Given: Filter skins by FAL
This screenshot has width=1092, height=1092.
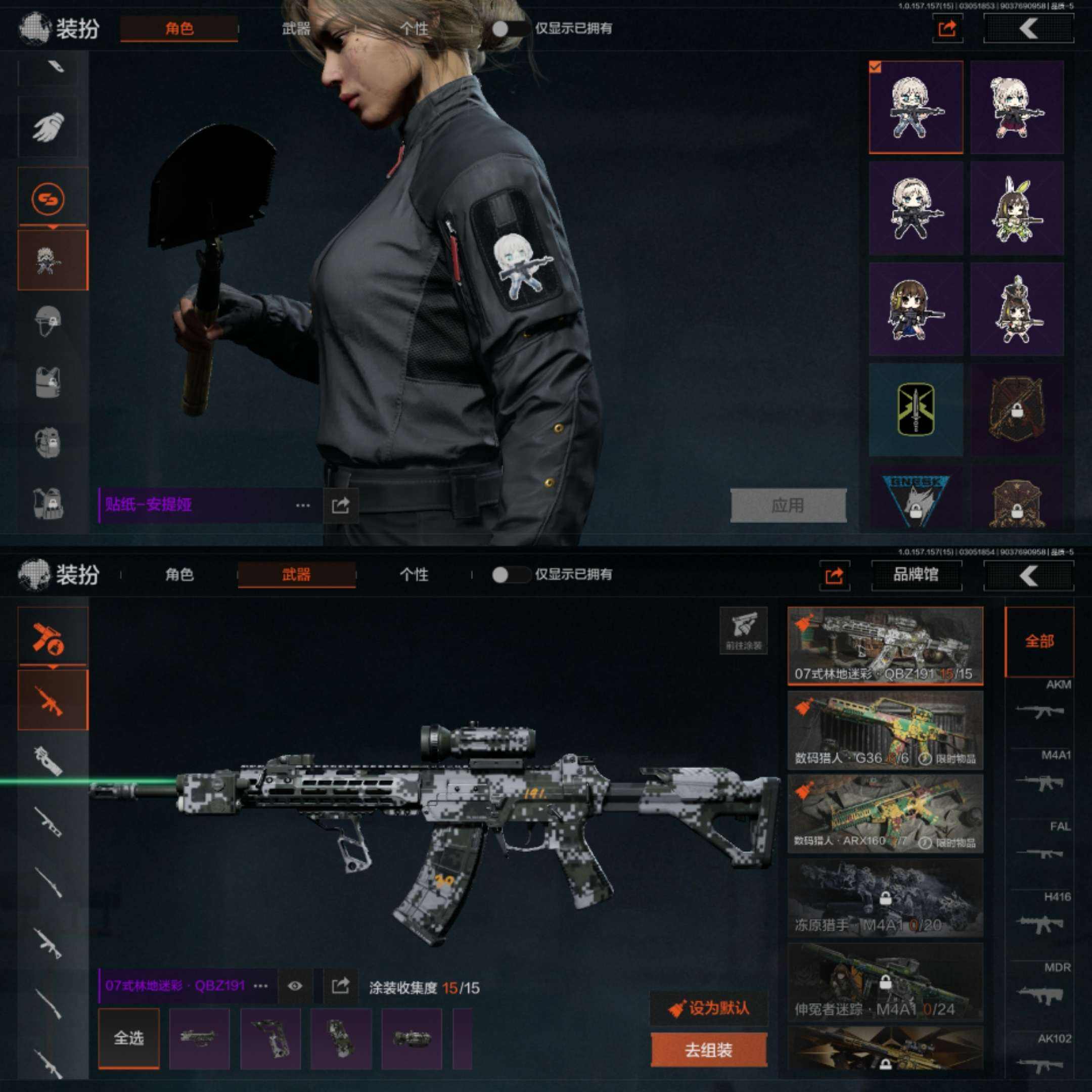Looking at the screenshot, I should (1040, 845).
